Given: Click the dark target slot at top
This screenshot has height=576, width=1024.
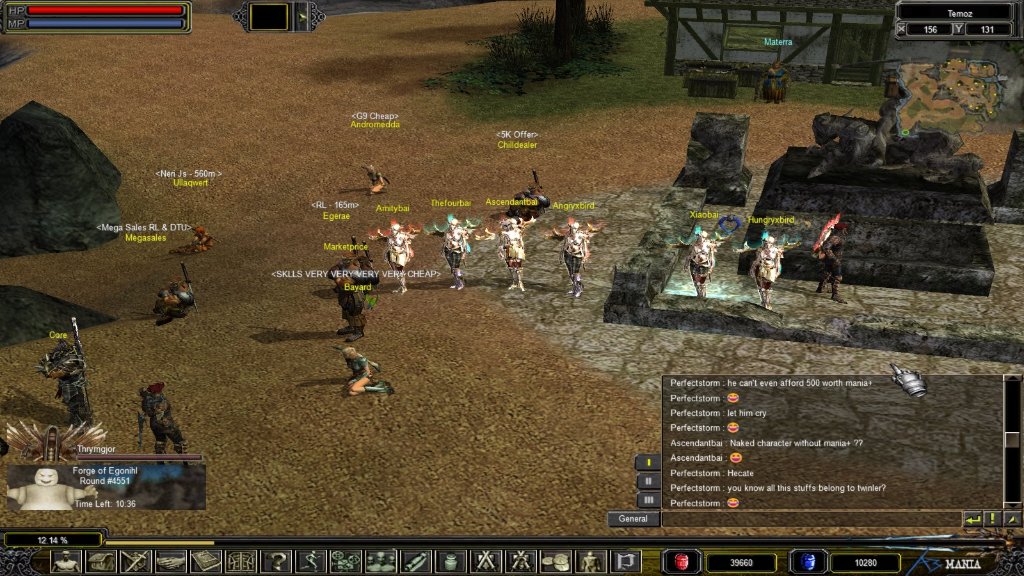Looking at the screenshot, I should point(268,16).
